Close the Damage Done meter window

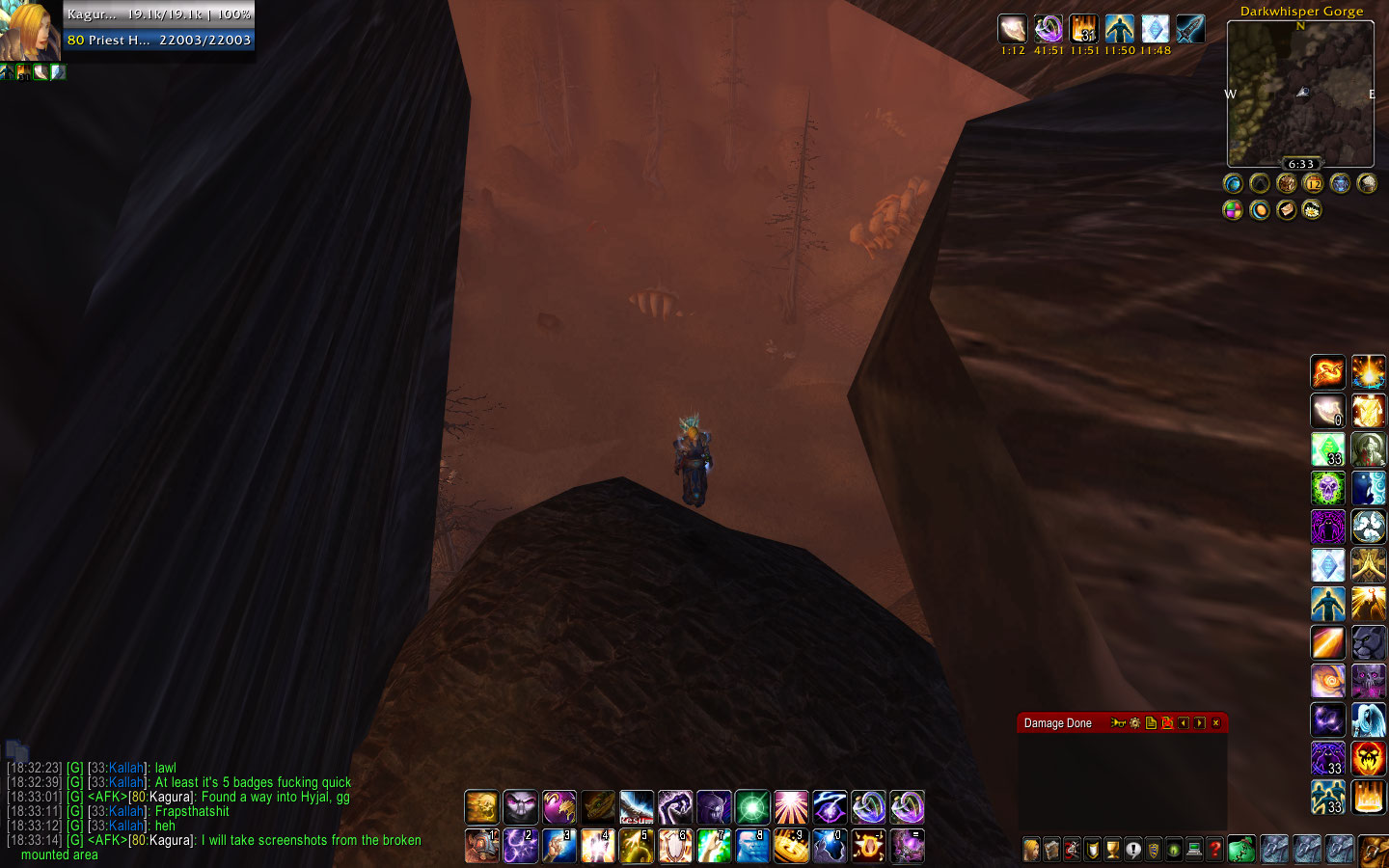(x=1215, y=723)
